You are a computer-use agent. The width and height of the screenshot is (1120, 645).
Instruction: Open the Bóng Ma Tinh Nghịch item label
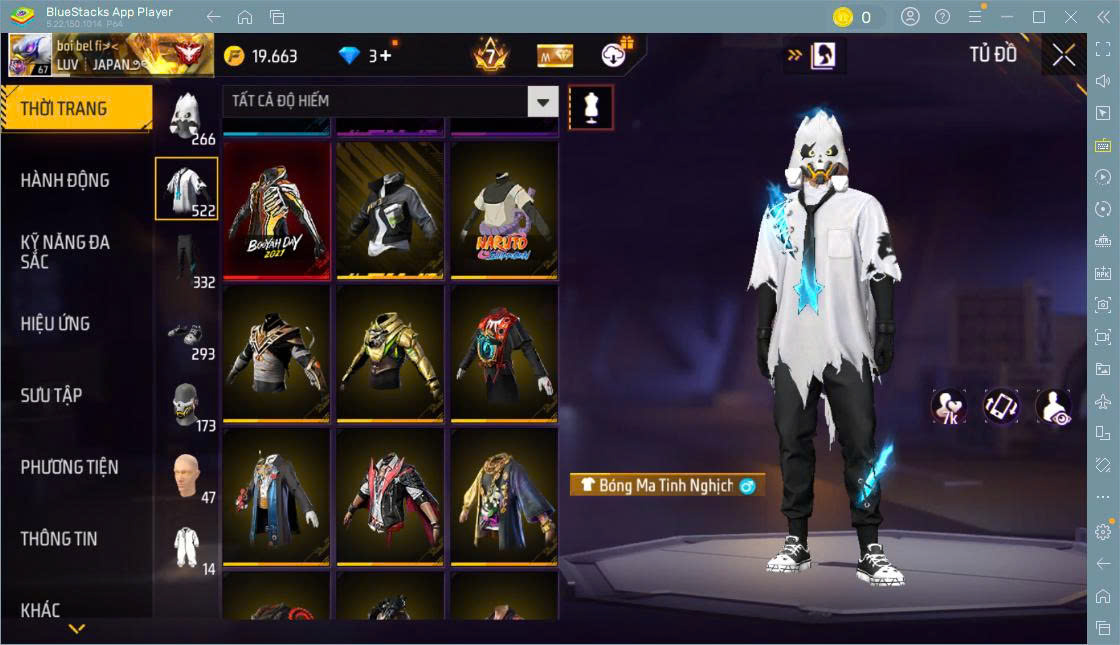point(666,485)
